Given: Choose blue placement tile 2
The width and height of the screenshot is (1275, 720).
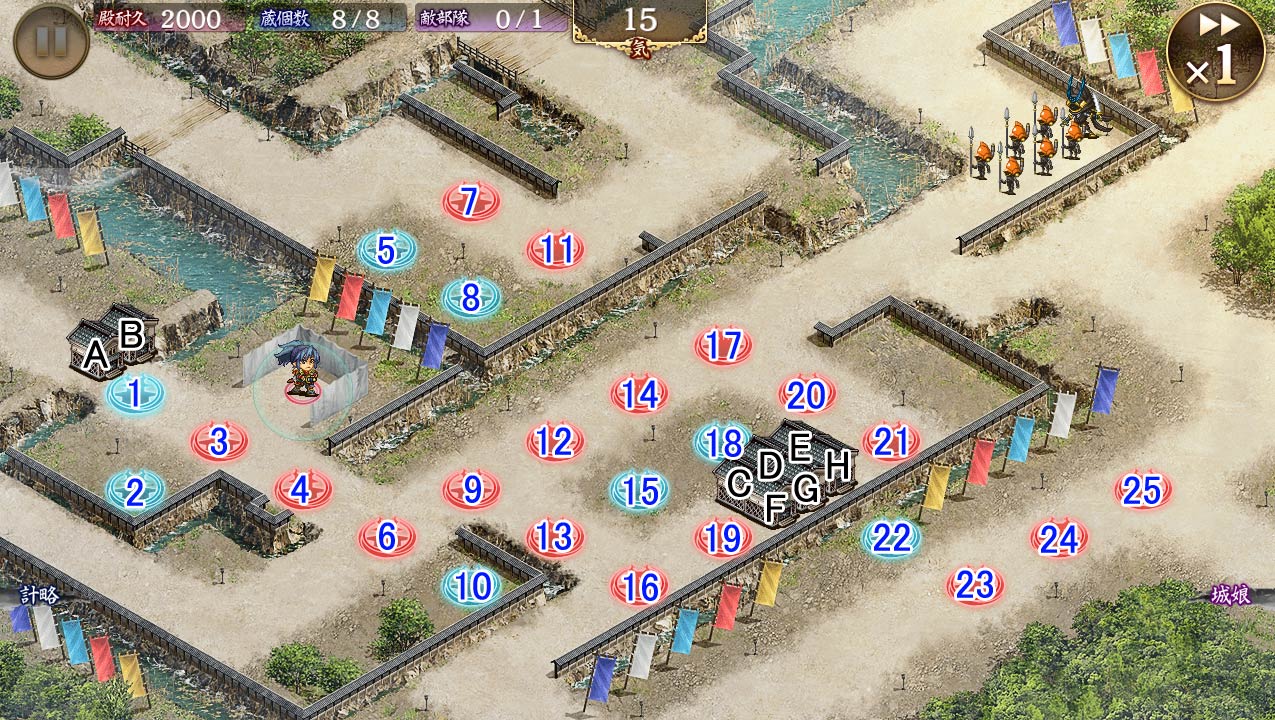Looking at the screenshot, I should coord(134,490).
